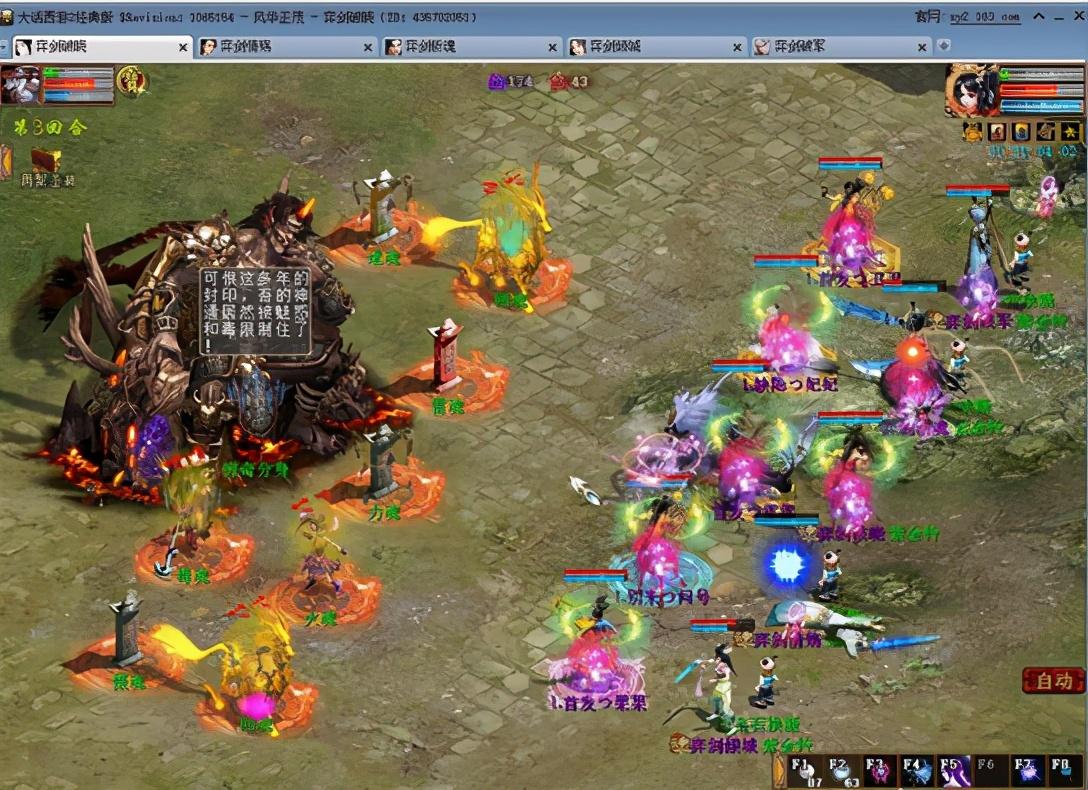The image size is (1088, 790).
Task: Open the treasure chest under the round counter
Action: tap(46, 160)
